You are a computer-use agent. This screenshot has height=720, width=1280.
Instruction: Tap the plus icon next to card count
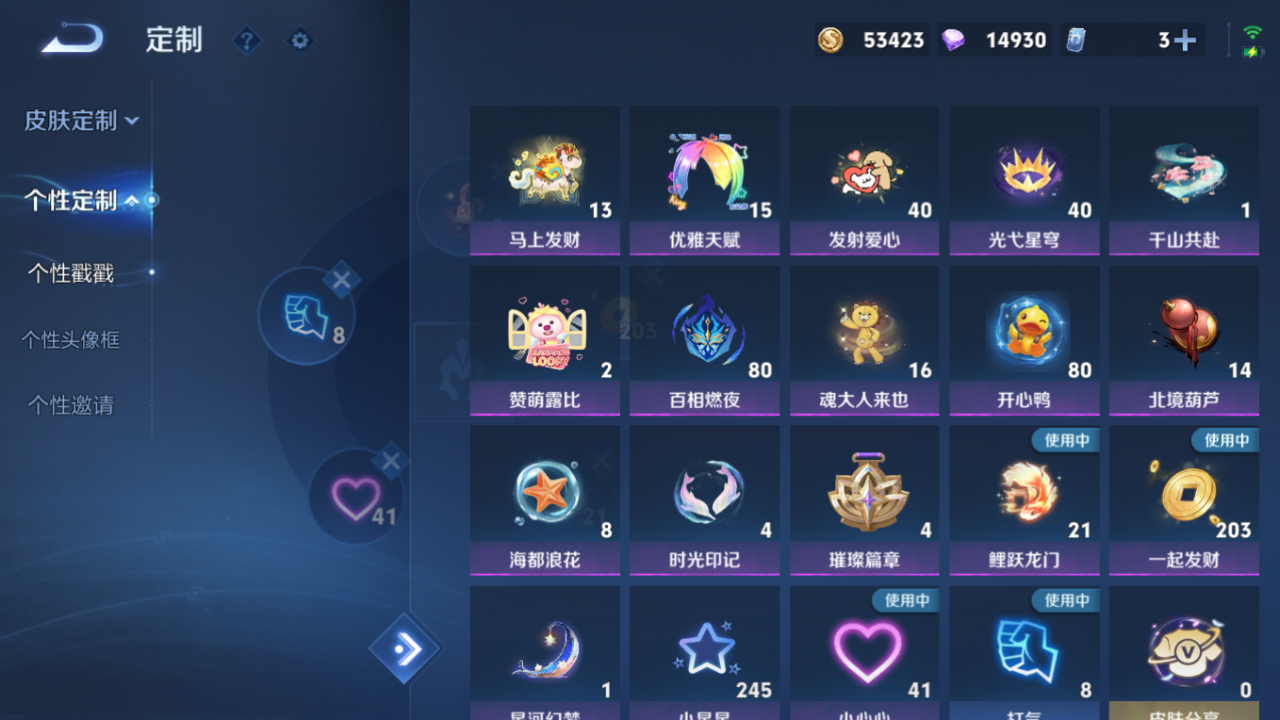point(1186,40)
